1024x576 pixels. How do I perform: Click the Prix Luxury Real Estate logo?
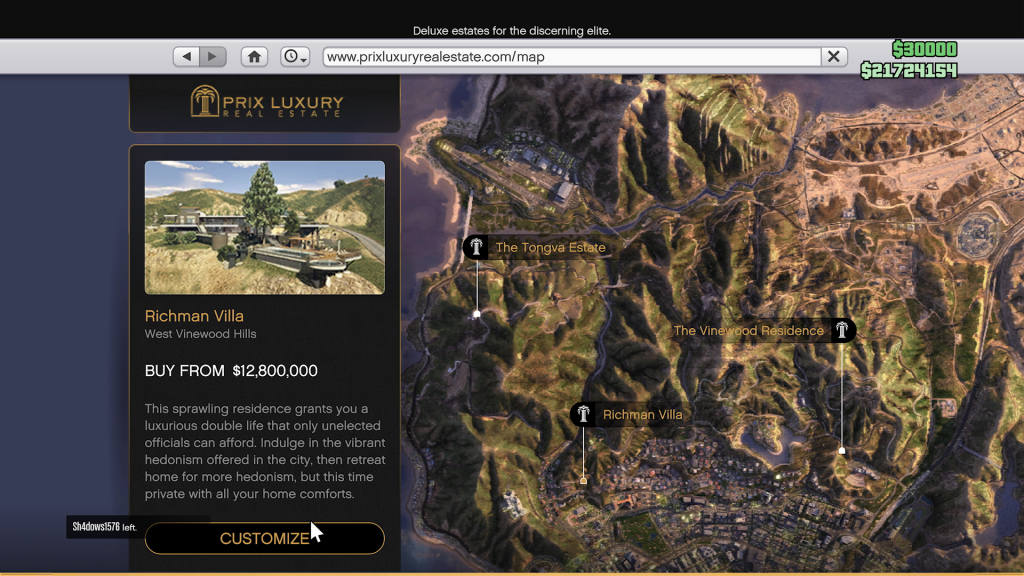(x=266, y=102)
